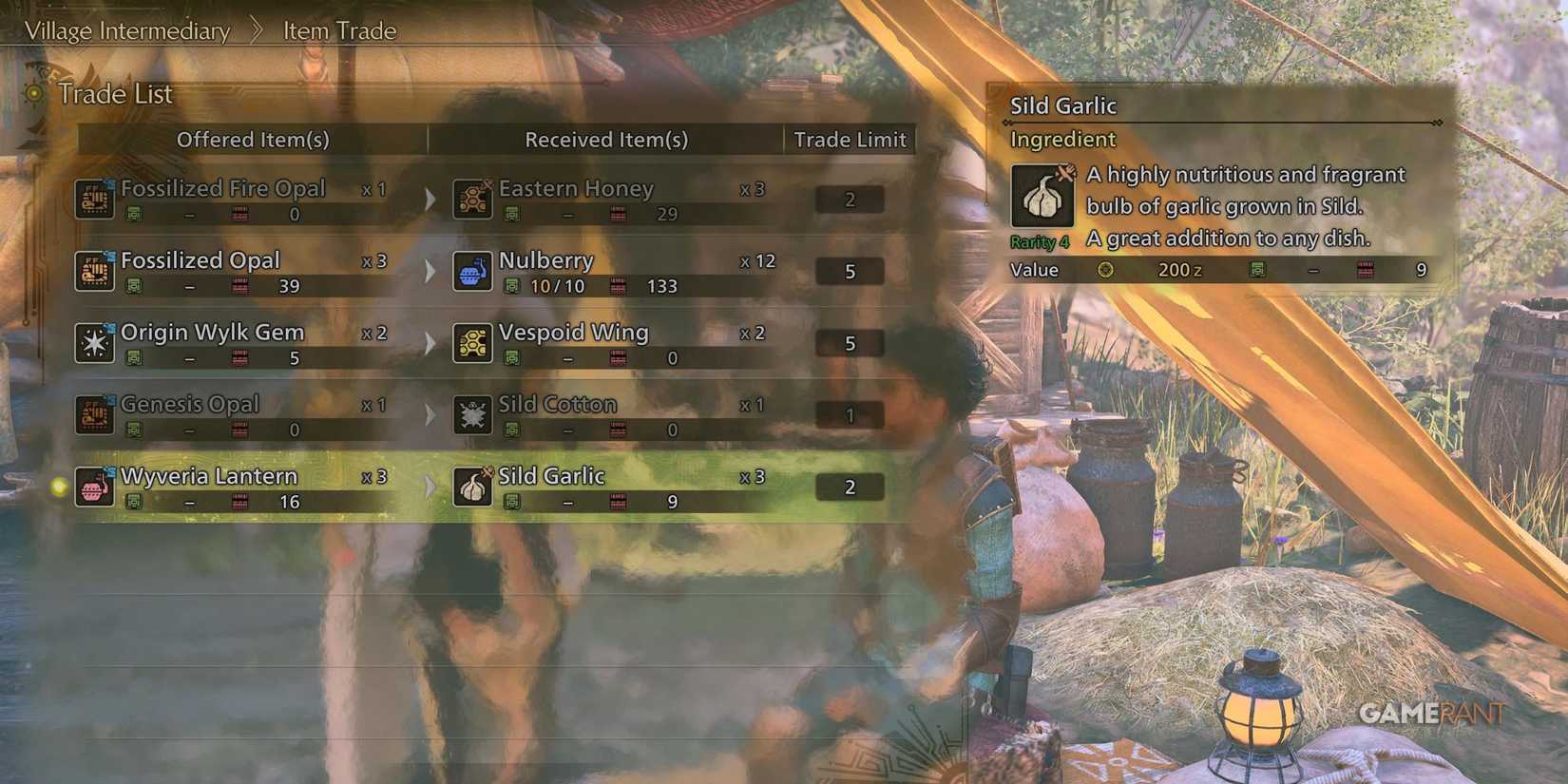
Task: Click the Eastern Honey honeycomb icon
Action: [x=470, y=199]
